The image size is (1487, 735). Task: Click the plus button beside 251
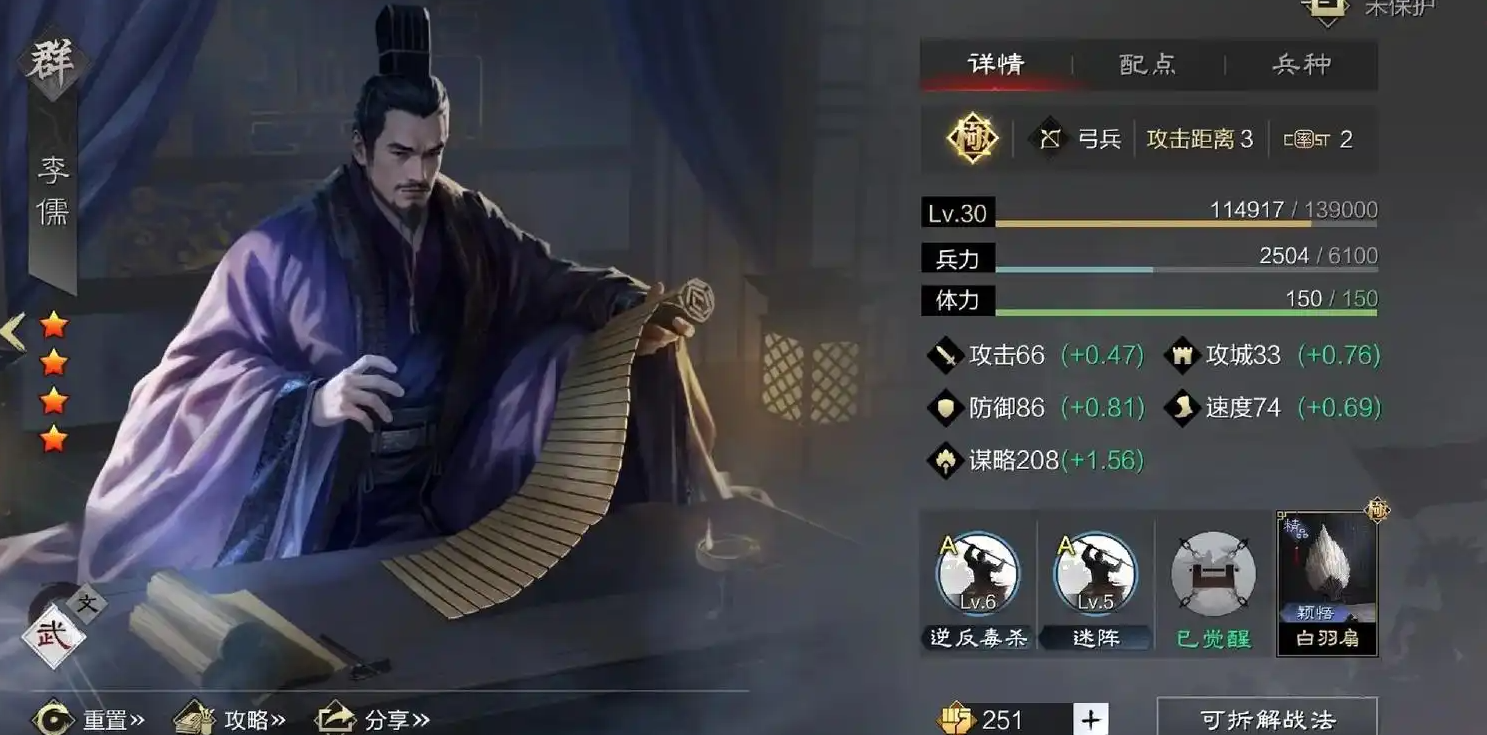(x=1089, y=718)
